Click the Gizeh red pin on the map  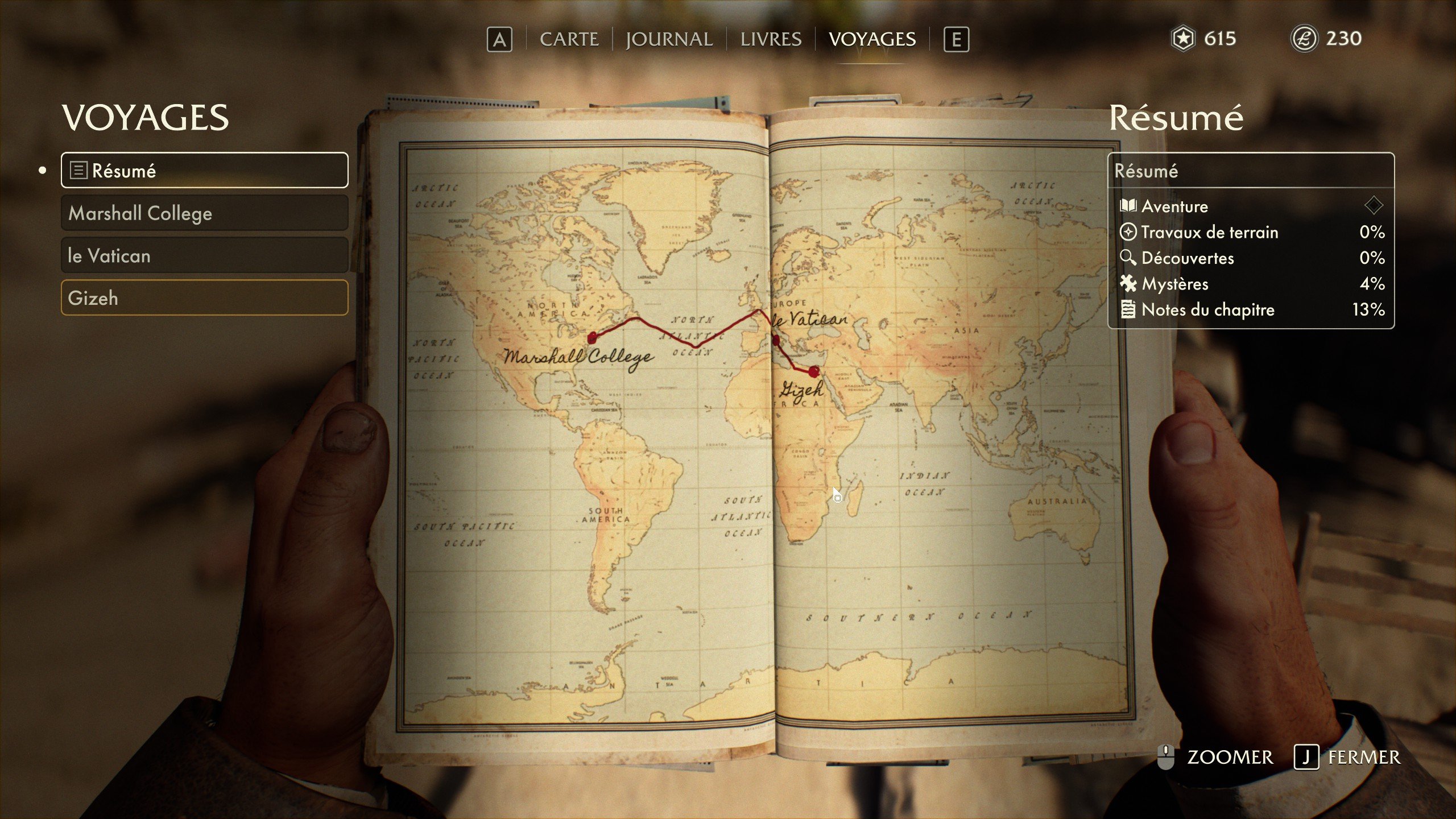tap(814, 372)
